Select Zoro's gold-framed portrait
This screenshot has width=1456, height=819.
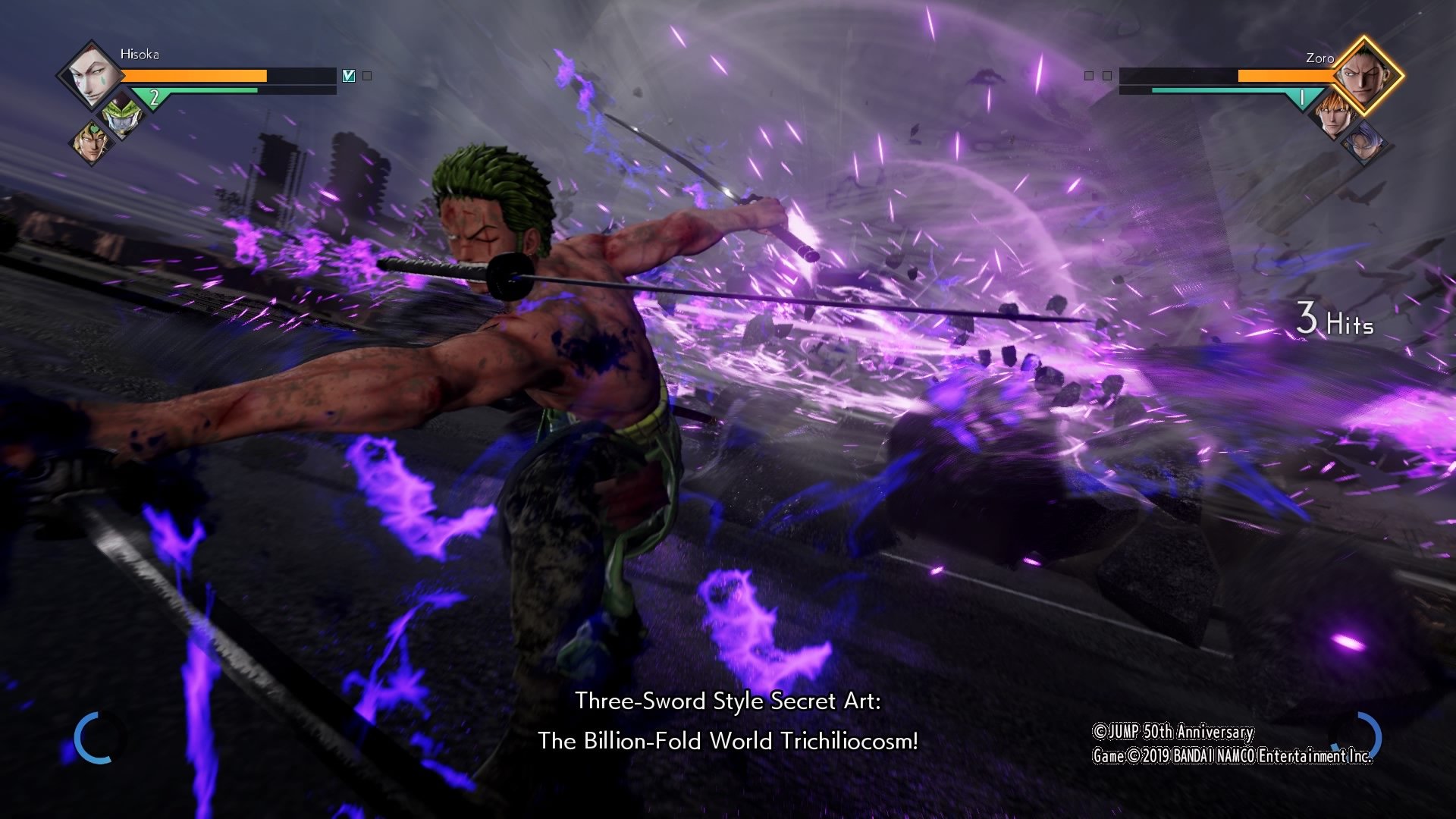tap(1364, 76)
